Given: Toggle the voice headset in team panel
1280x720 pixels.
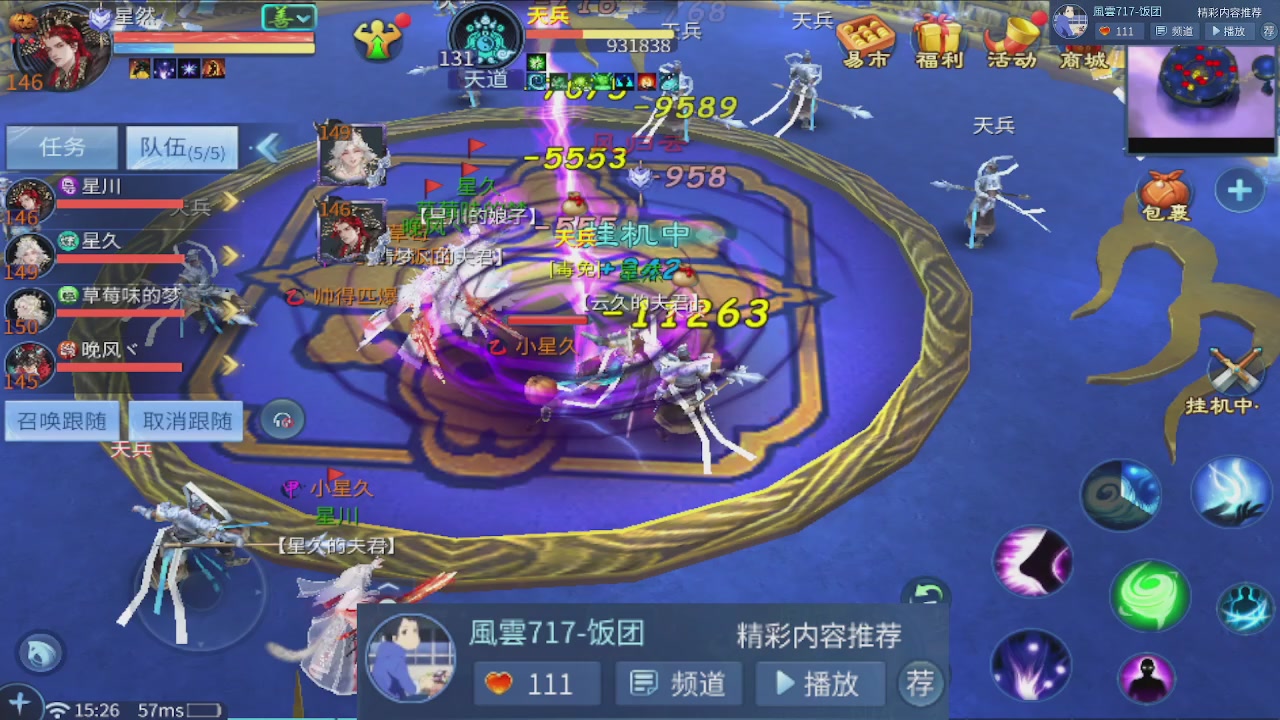Looking at the screenshot, I should pyautogui.click(x=281, y=420).
